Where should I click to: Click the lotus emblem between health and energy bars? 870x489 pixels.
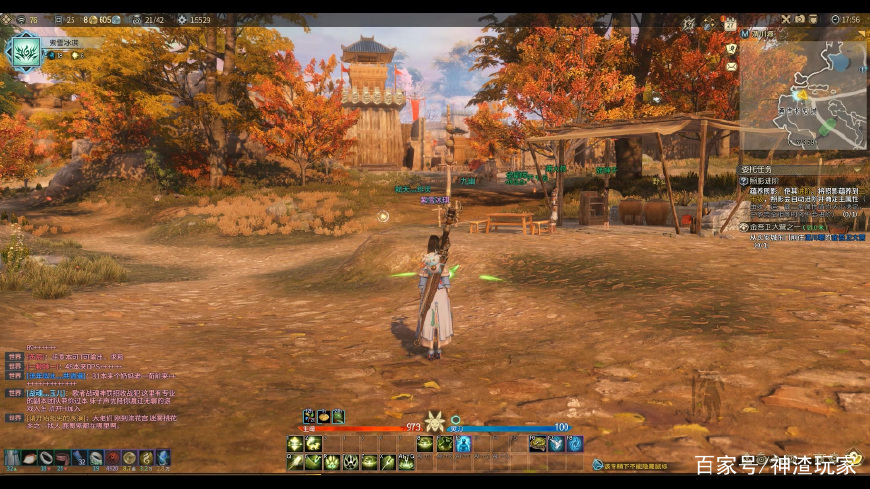coord(435,422)
